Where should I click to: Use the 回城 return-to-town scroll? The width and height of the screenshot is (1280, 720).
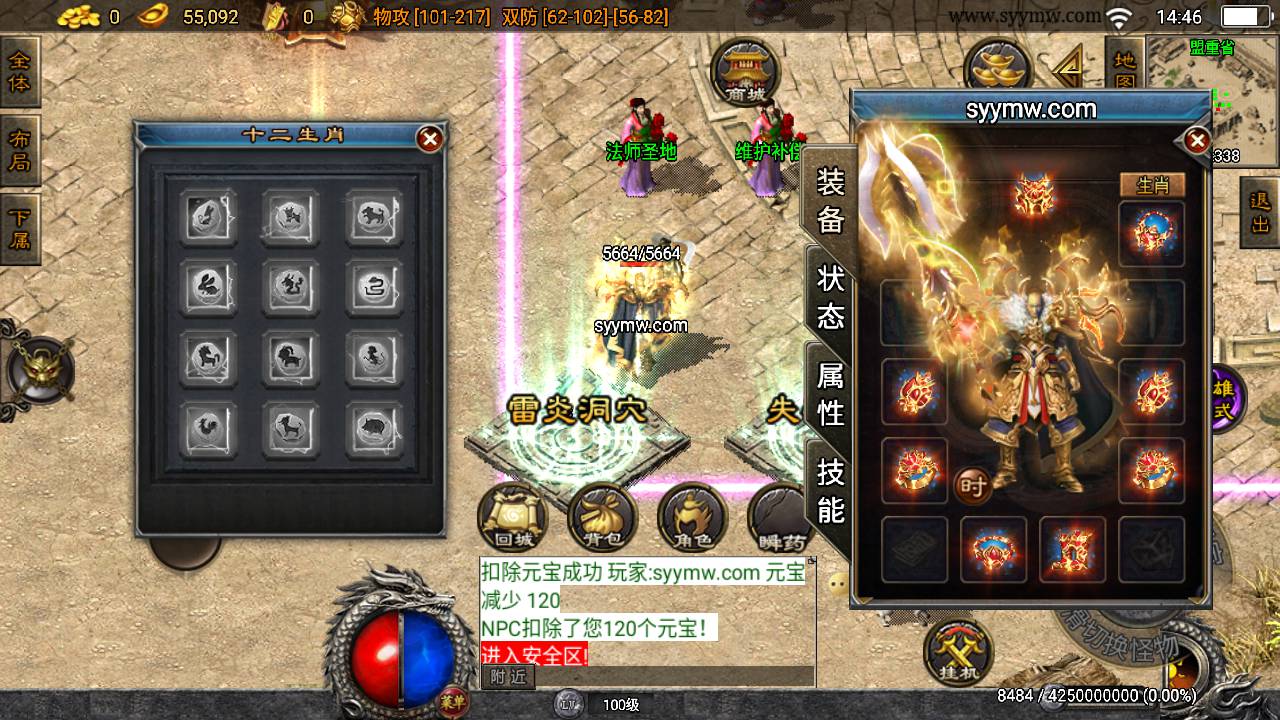(514, 518)
